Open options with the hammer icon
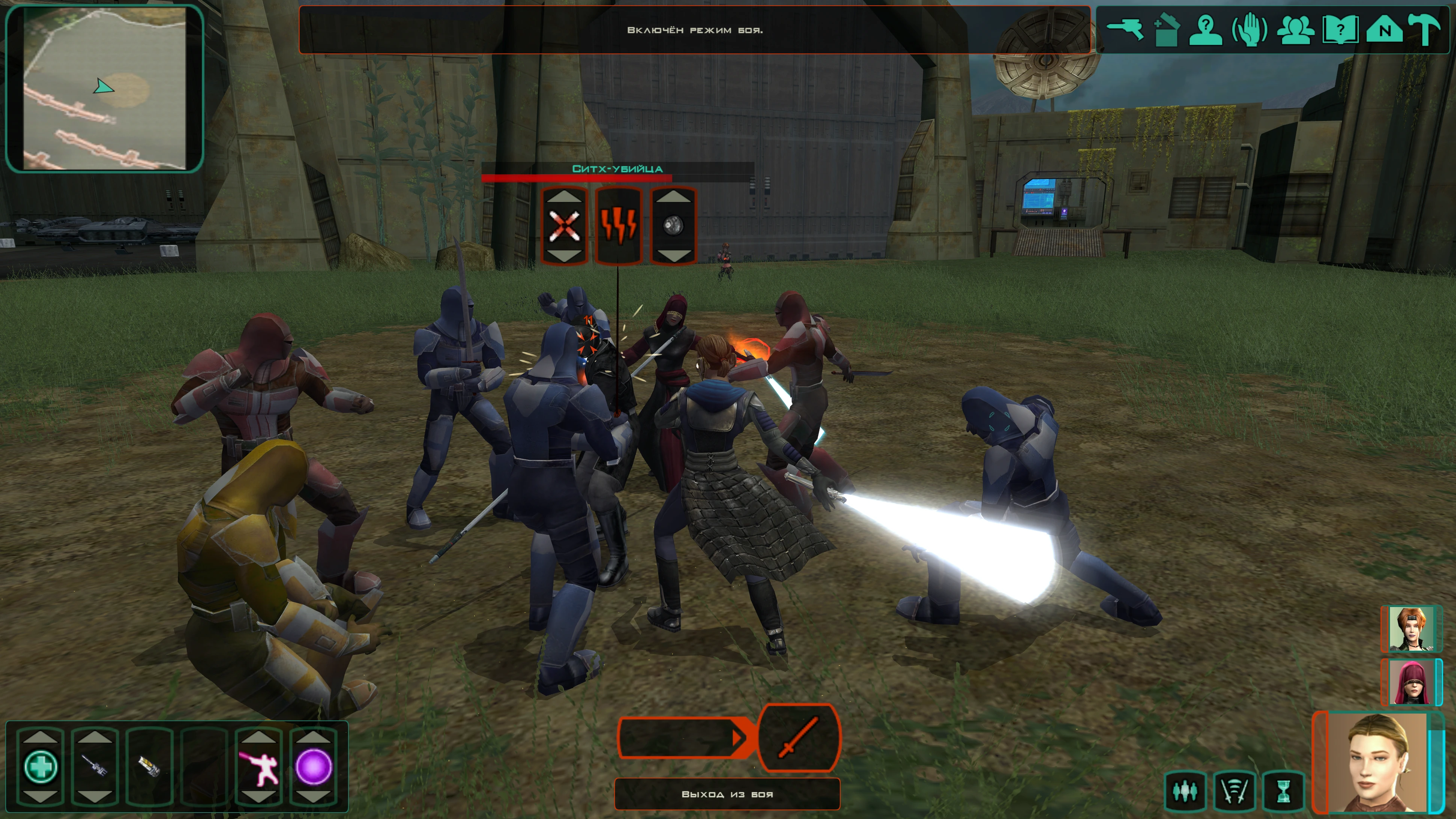 (1425, 29)
